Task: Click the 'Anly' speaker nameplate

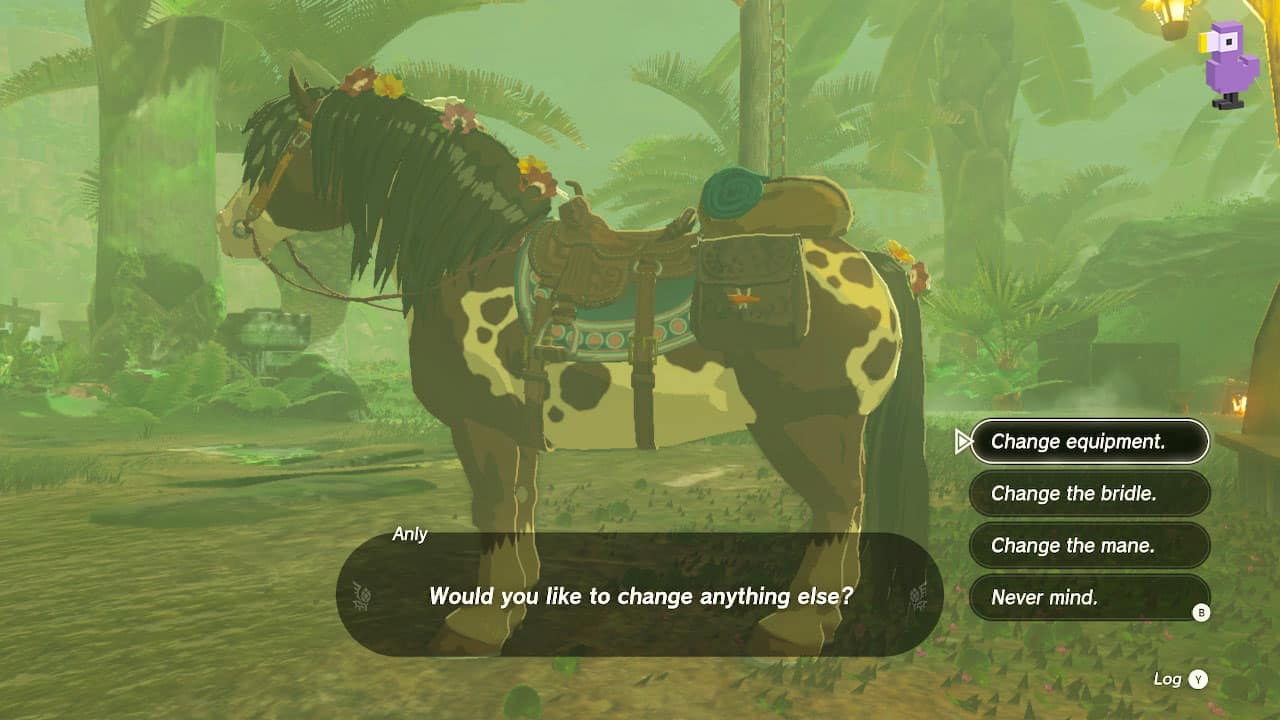Action: pyautogui.click(x=412, y=534)
